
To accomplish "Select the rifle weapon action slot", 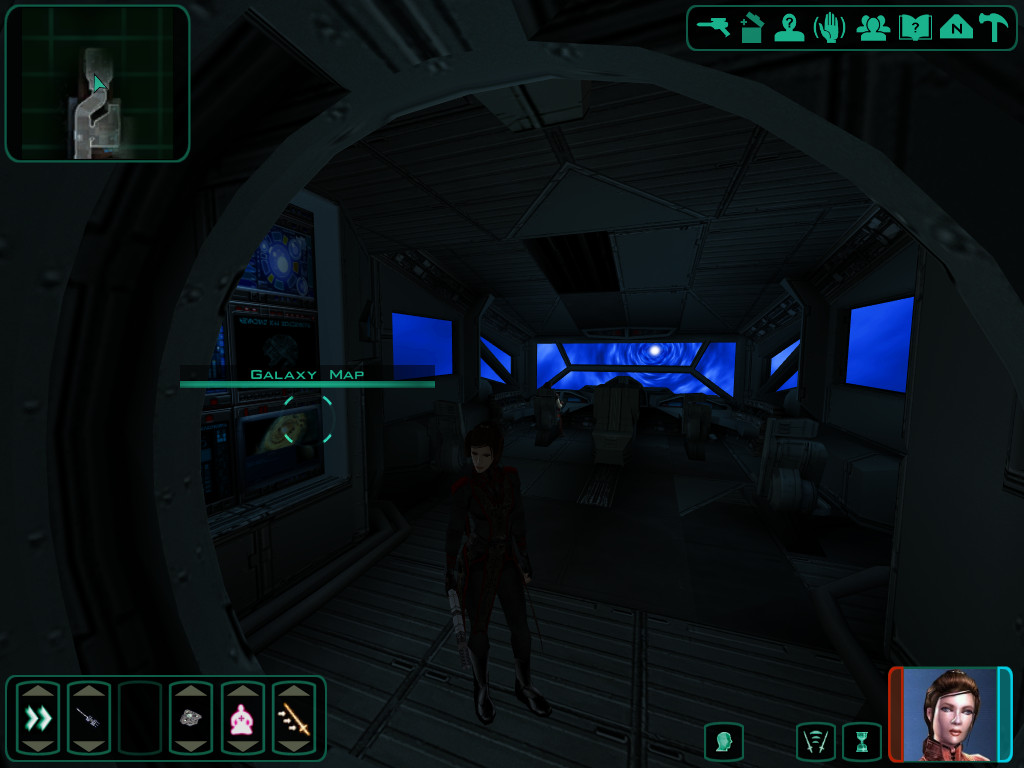I will (x=88, y=718).
